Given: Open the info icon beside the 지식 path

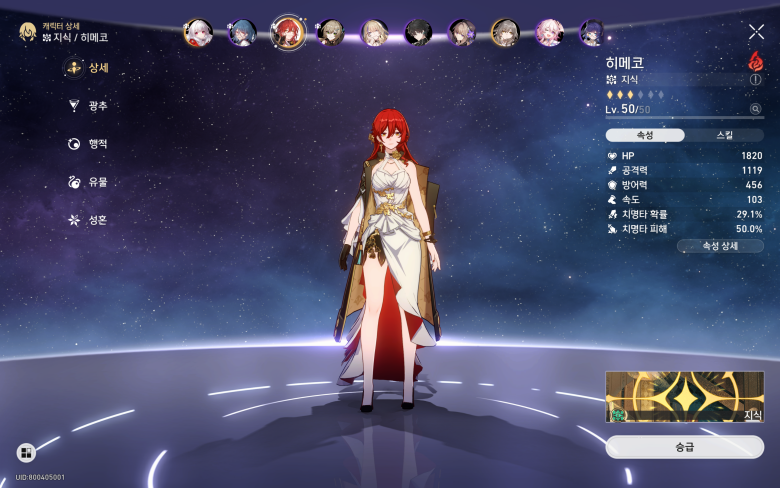Looking at the screenshot, I should coord(755,79).
